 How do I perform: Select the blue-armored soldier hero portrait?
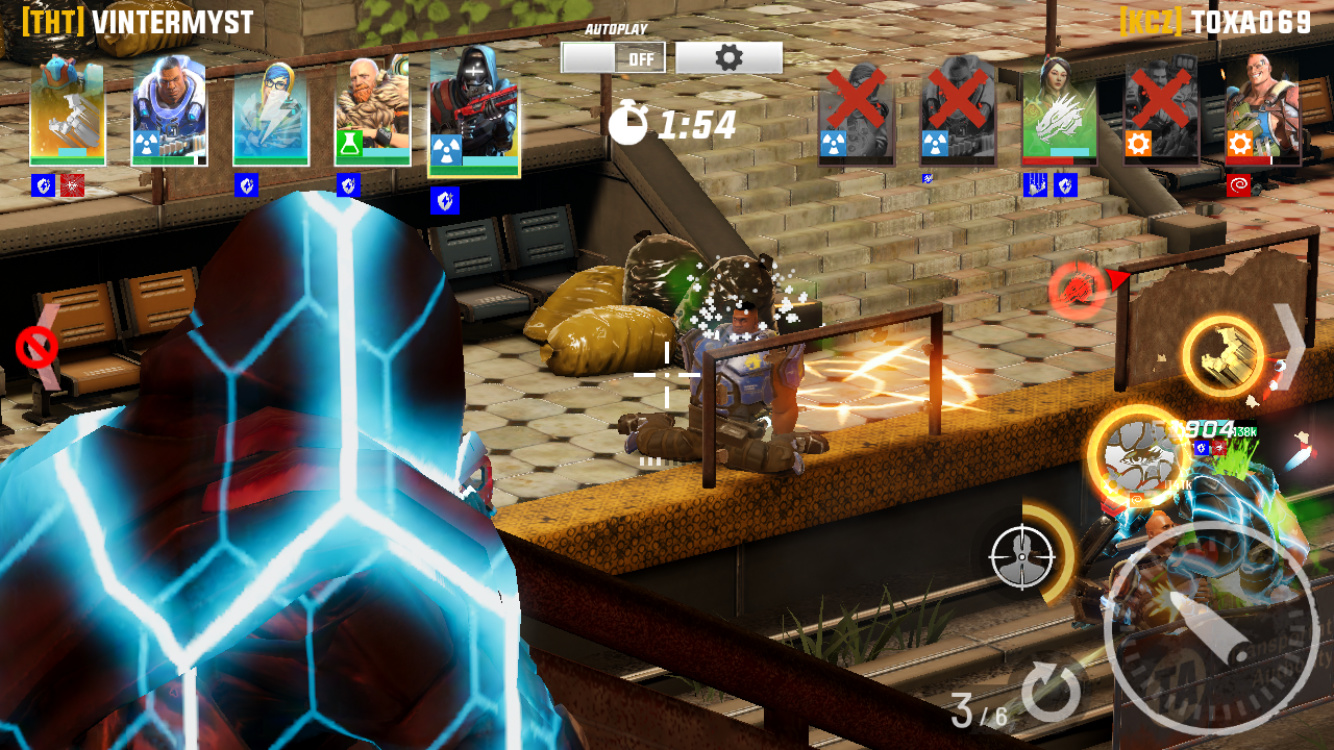(x=169, y=112)
